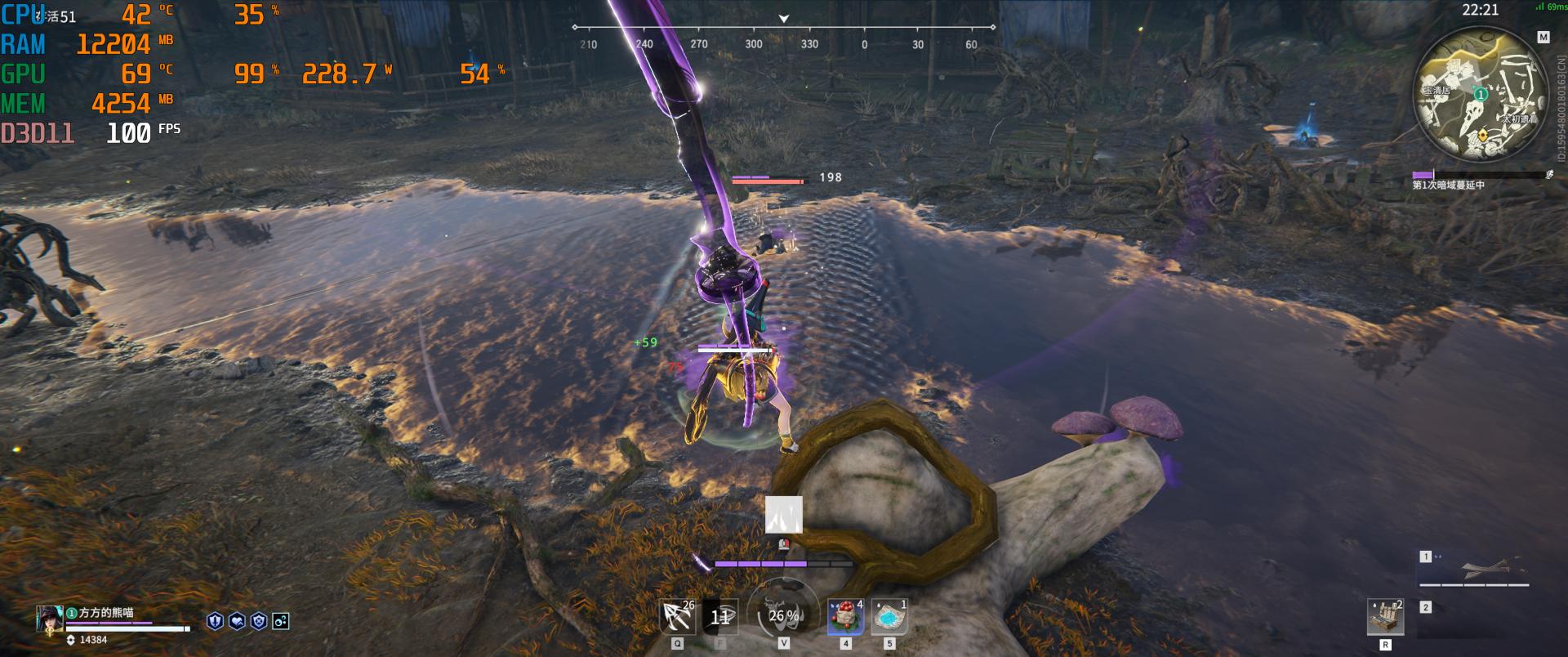1568x657 pixels.
Task: Activate the ultimate ability at 26%
Action: coord(783,615)
